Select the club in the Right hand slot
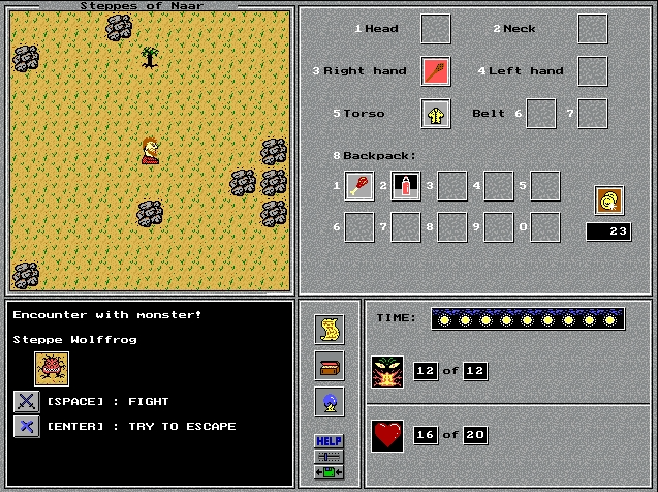658x492 pixels. point(435,71)
